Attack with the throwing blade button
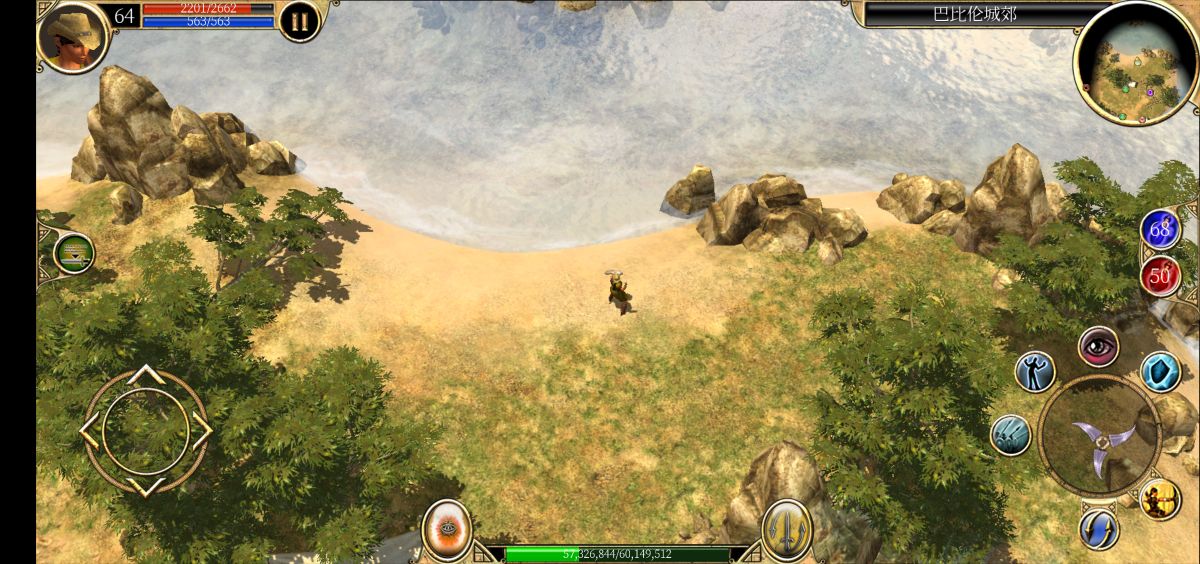 tap(1099, 436)
